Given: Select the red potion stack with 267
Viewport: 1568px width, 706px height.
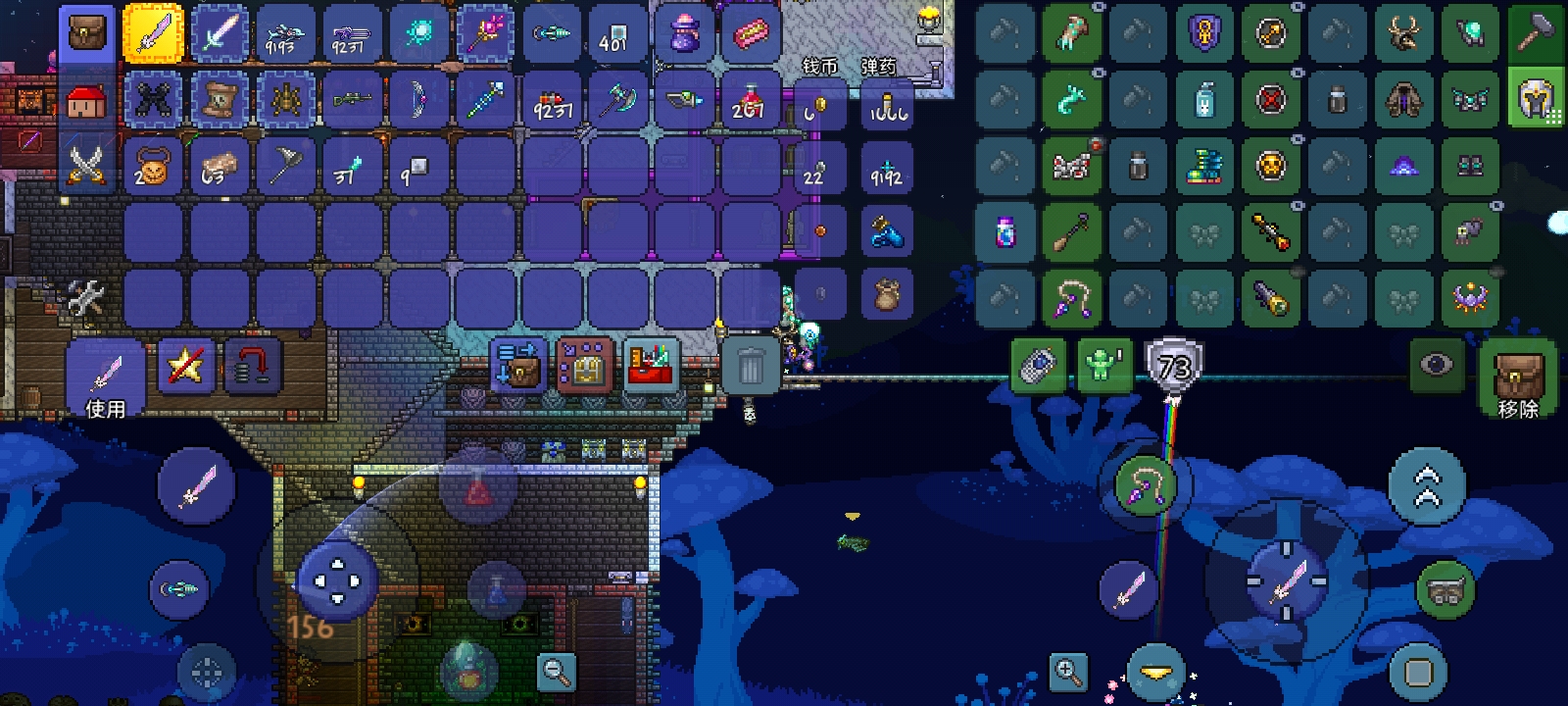Looking at the screenshot, I should coord(750,100).
